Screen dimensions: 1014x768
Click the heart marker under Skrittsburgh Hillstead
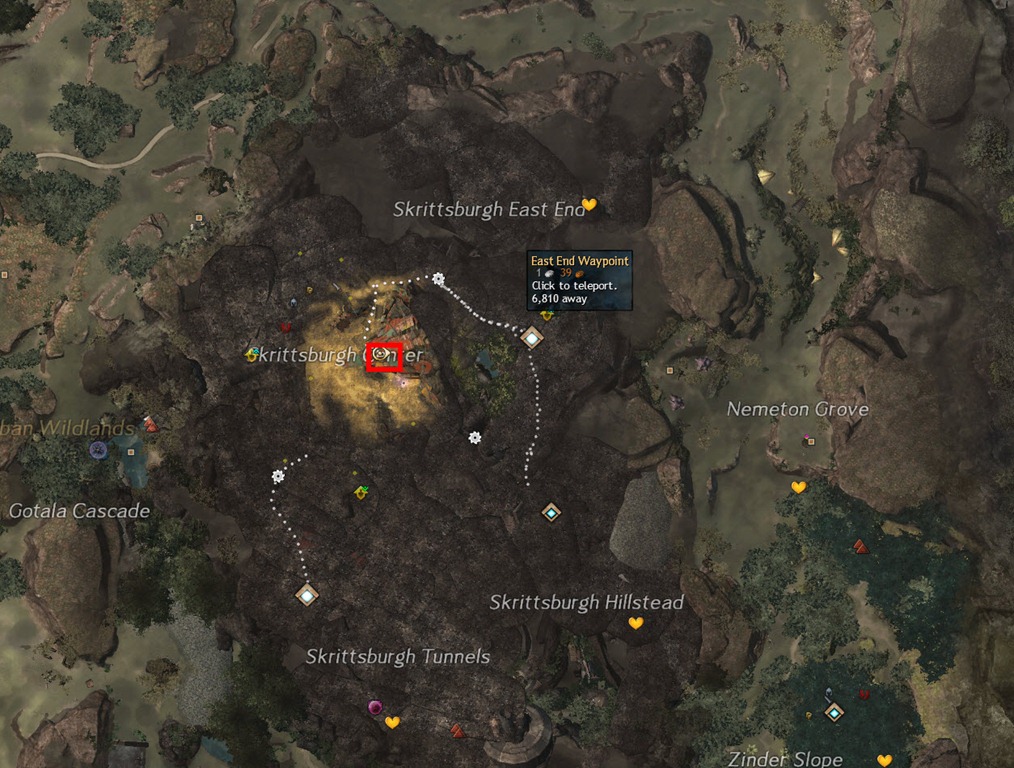(635, 623)
